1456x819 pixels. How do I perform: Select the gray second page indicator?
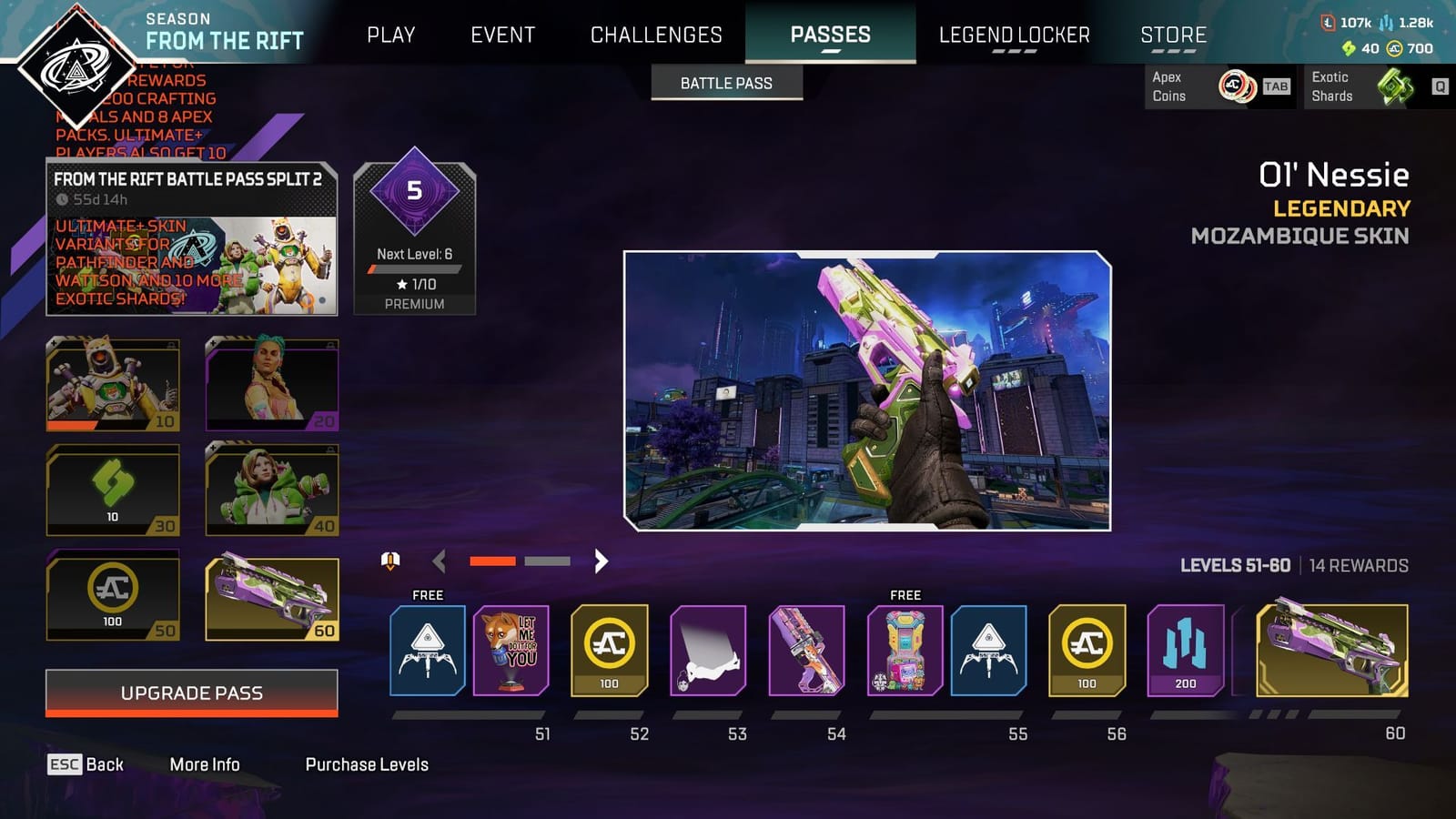pos(548,562)
